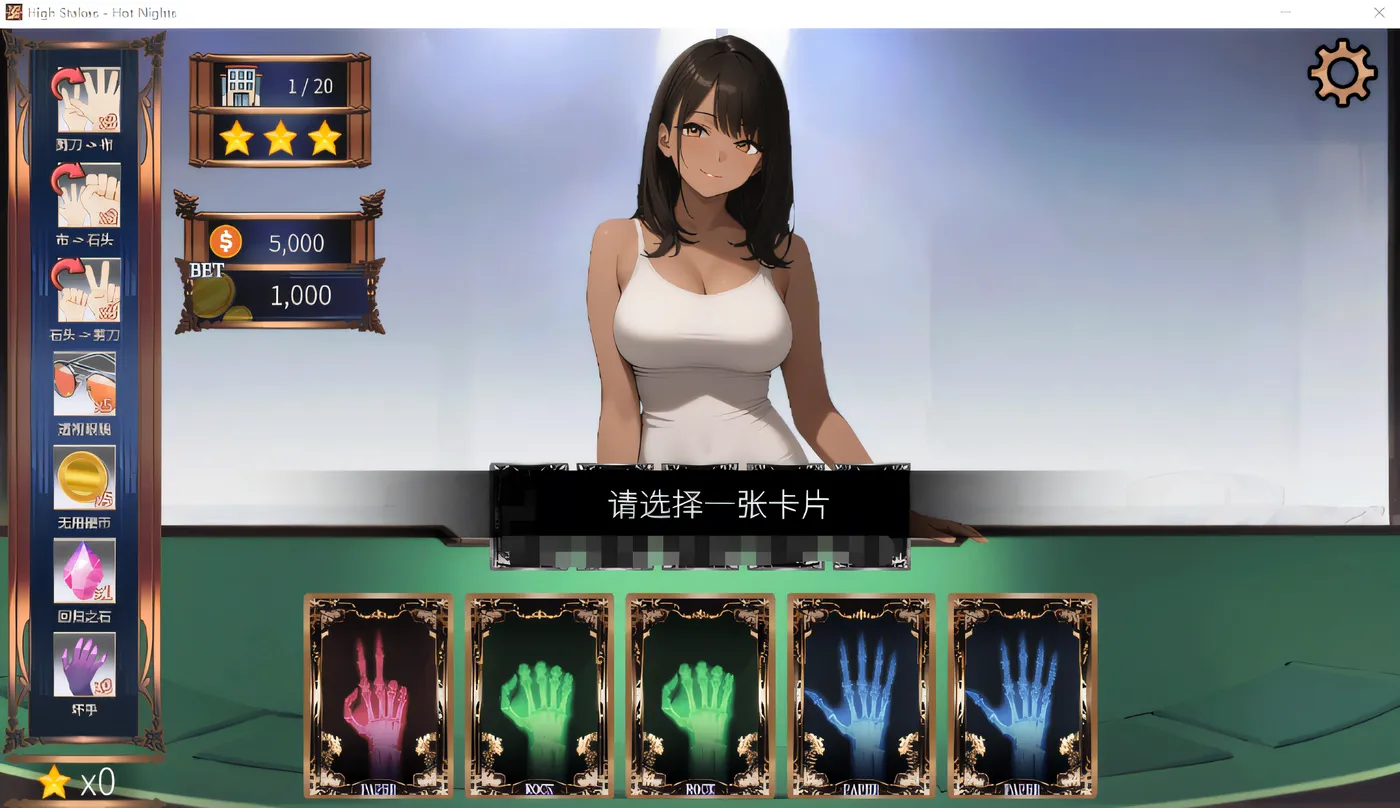Click the three-star rating display

280,139
